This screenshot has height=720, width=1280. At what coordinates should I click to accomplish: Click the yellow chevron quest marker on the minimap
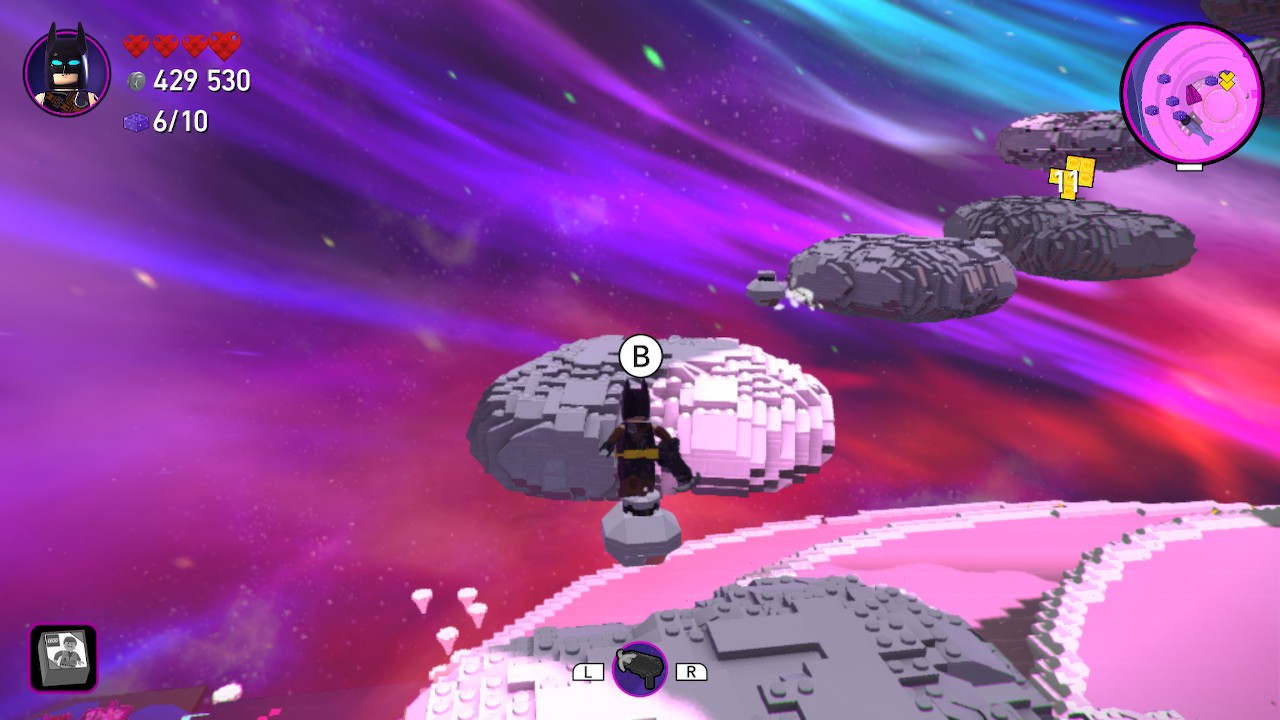pyautogui.click(x=1227, y=80)
